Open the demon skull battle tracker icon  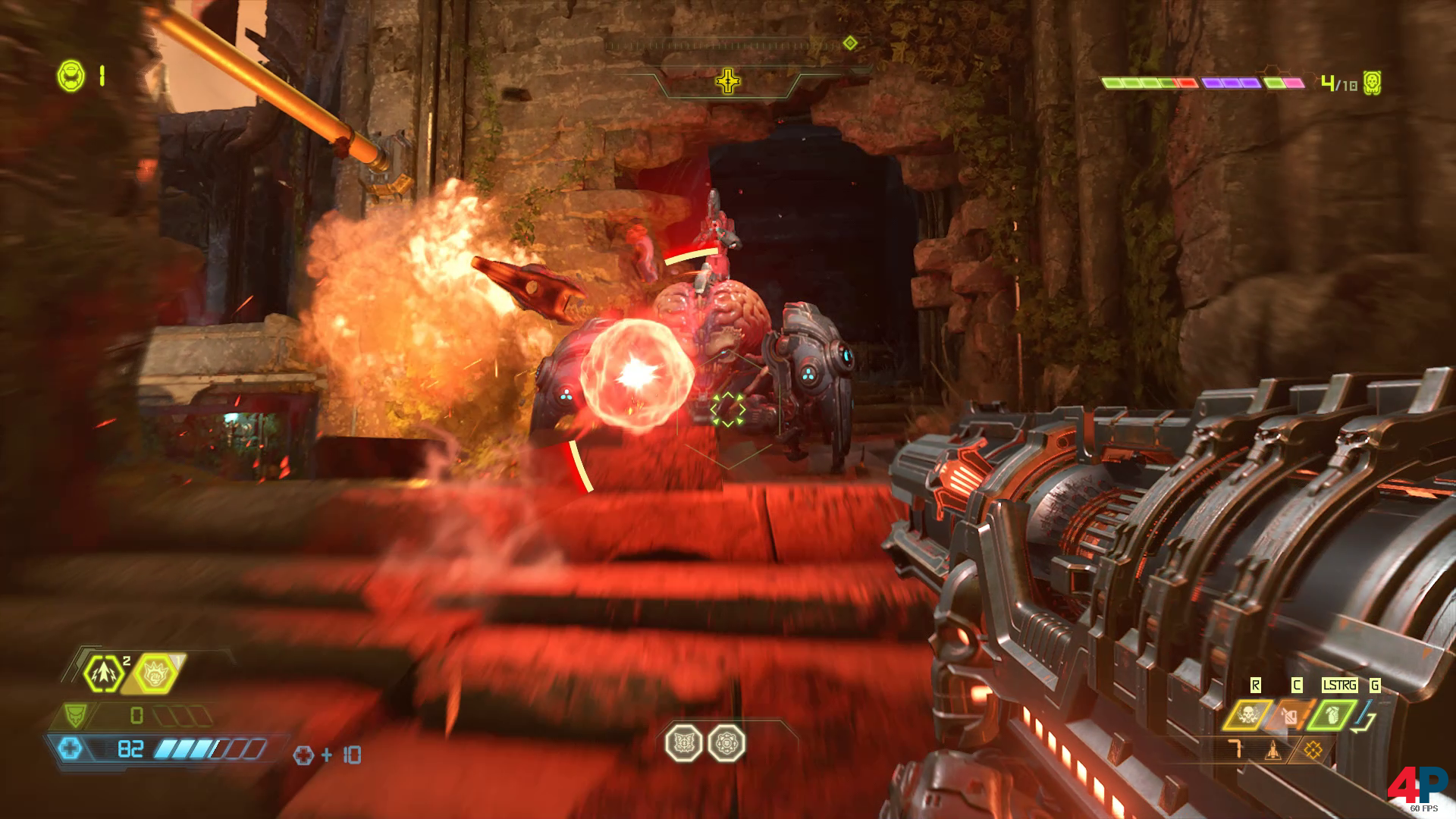point(1371,82)
